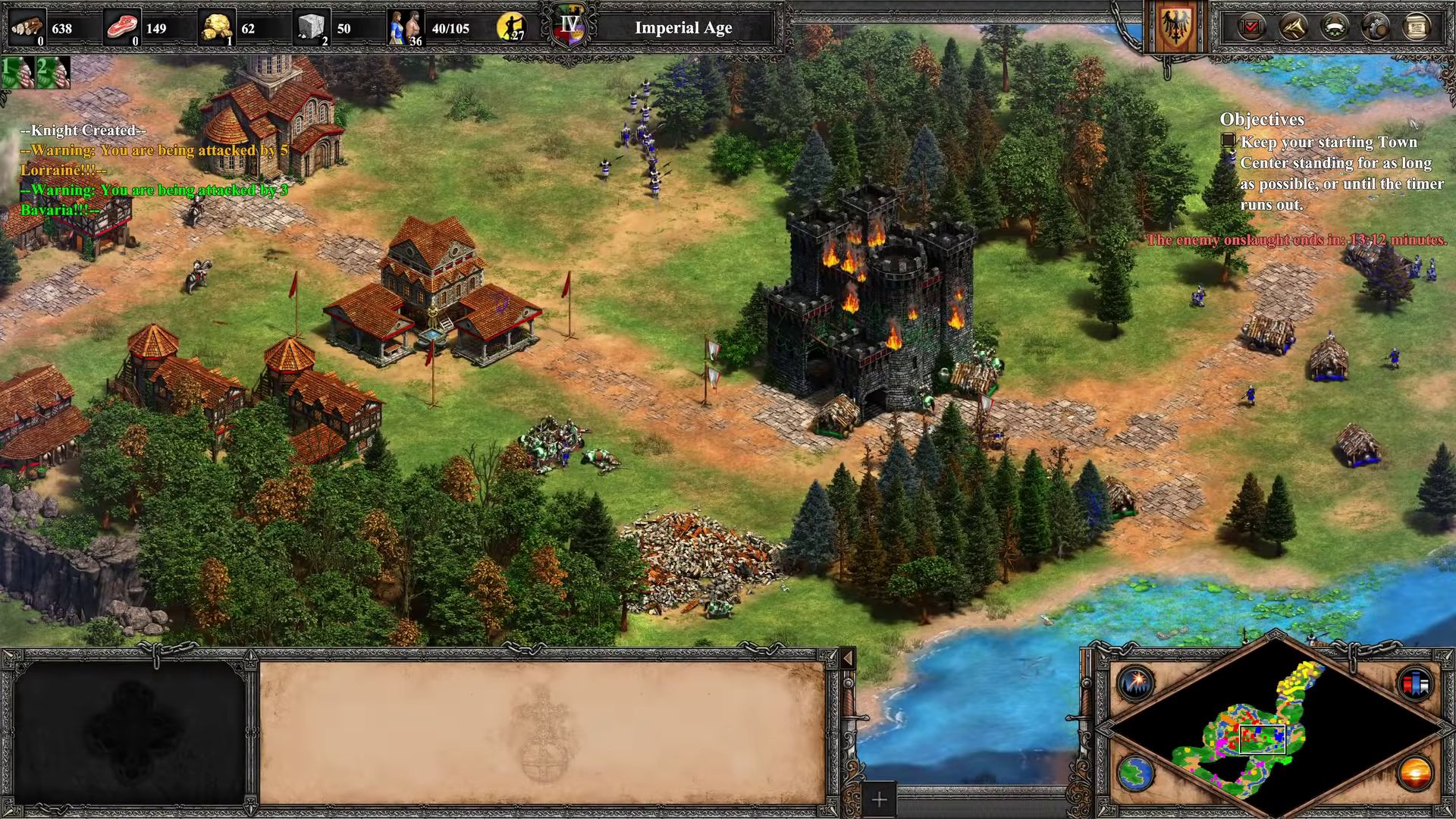Toggle the terrain globe minimap view
The image size is (1456, 819).
pos(1137,773)
